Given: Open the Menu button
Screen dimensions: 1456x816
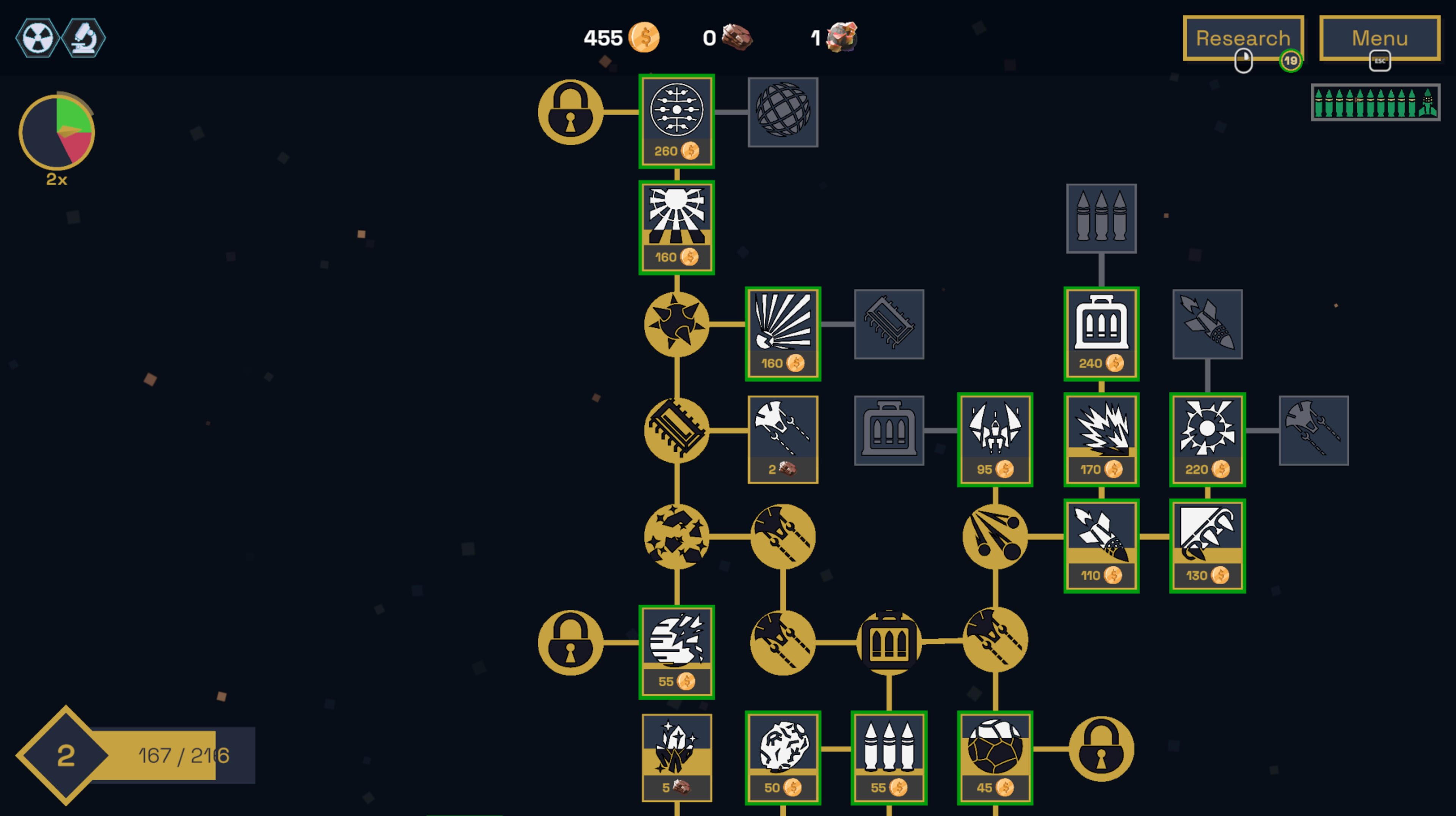Looking at the screenshot, I should click(x=1379, y=38).
